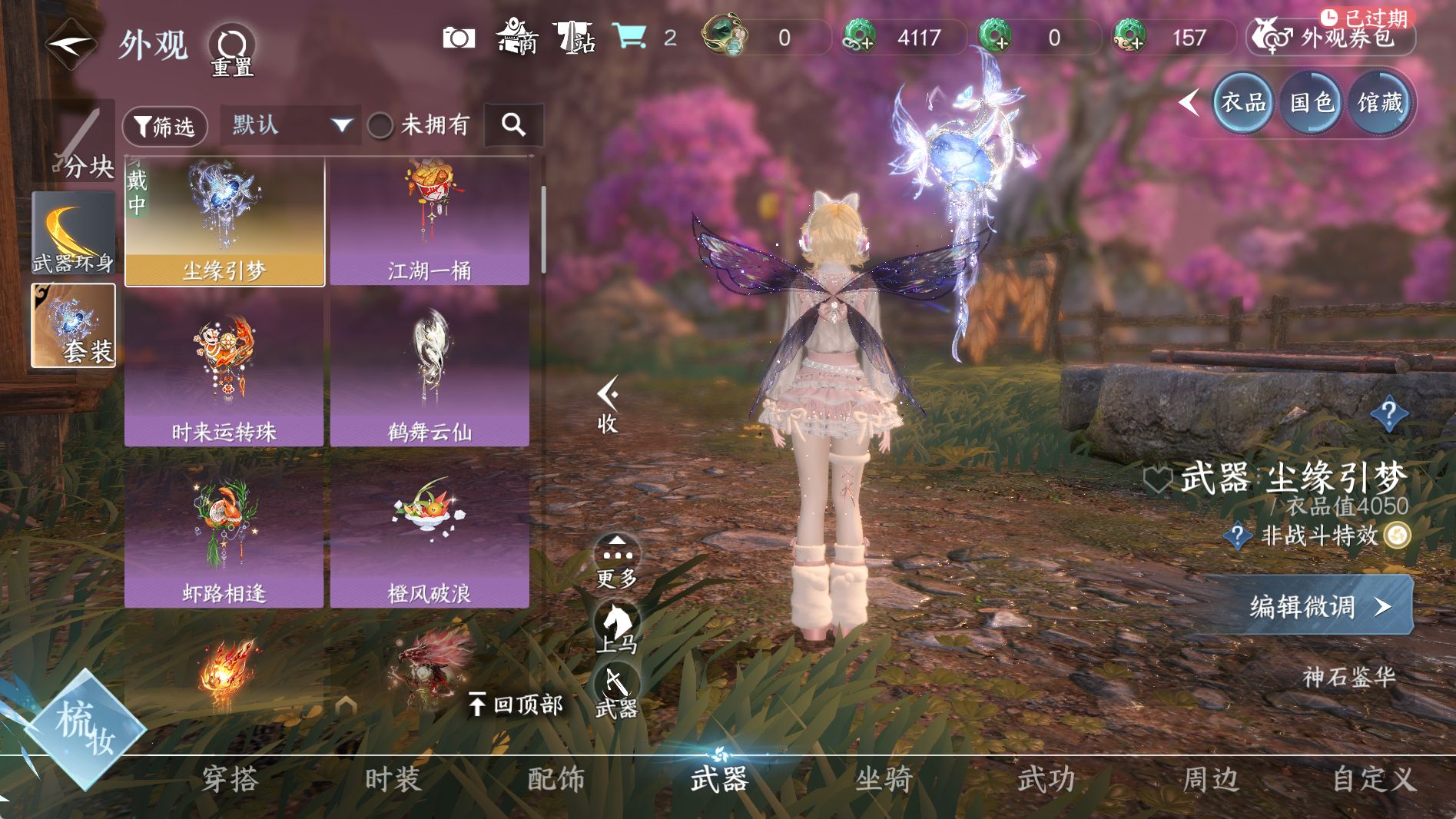Open the 筛选 filter options

point(164,126)
